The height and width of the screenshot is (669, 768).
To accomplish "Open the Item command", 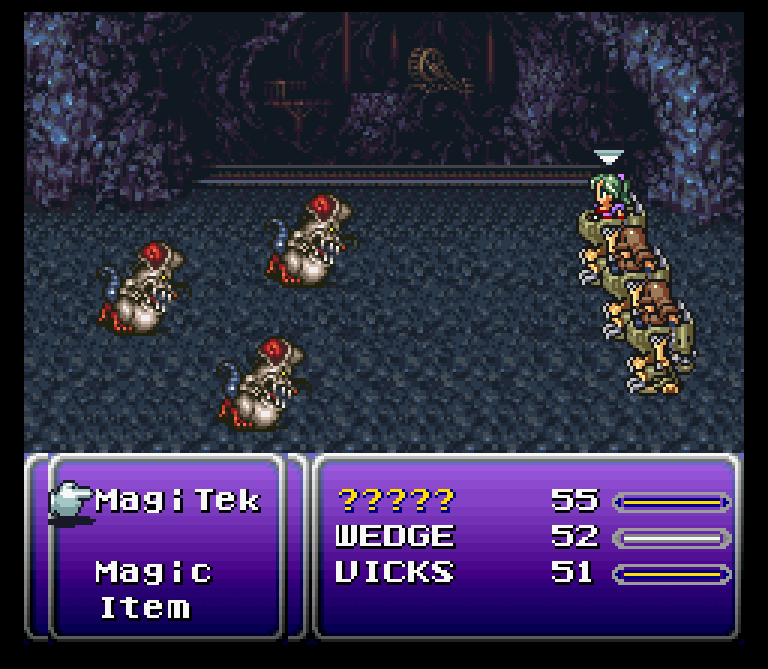I will 144,608.
